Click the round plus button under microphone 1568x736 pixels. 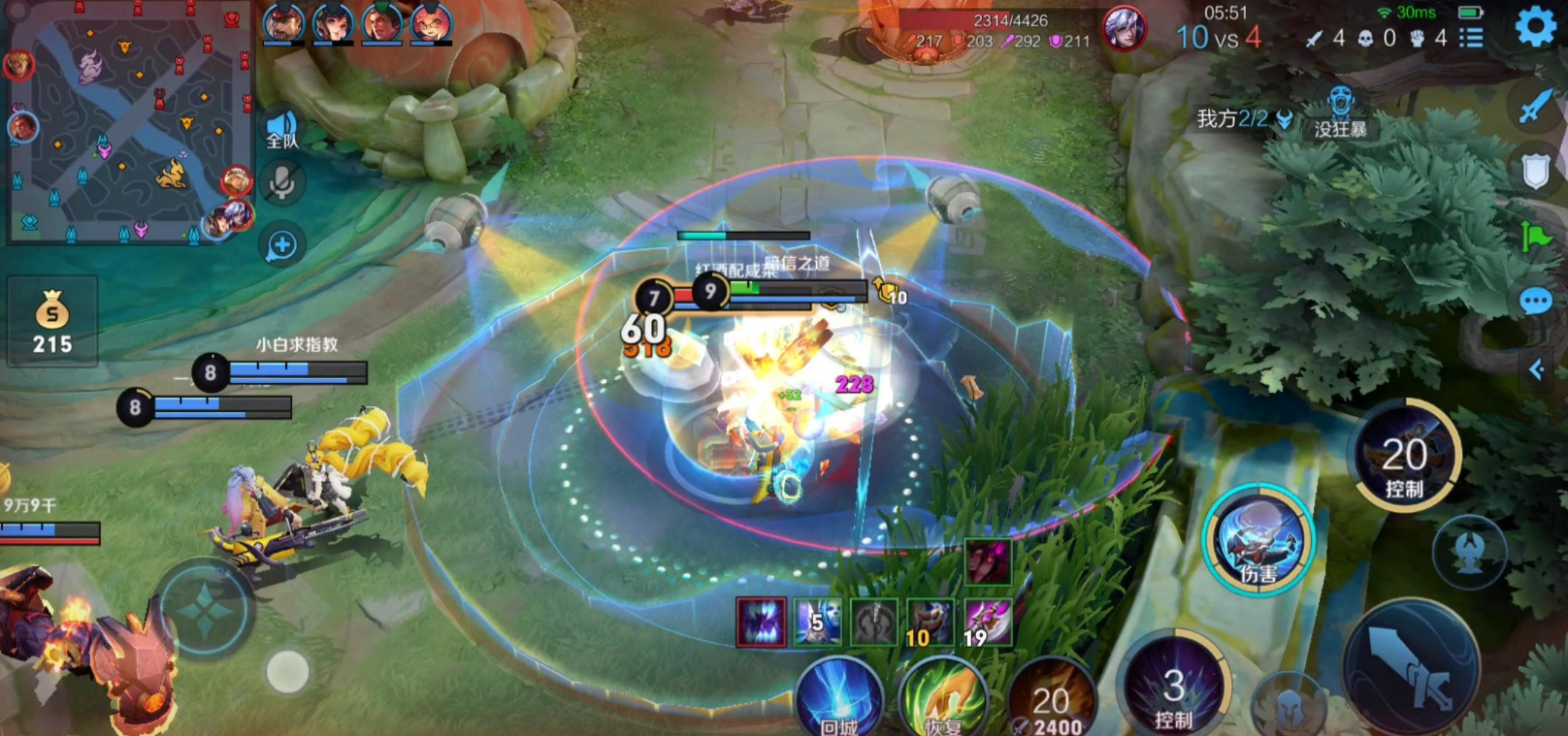[x=281, y=245]
